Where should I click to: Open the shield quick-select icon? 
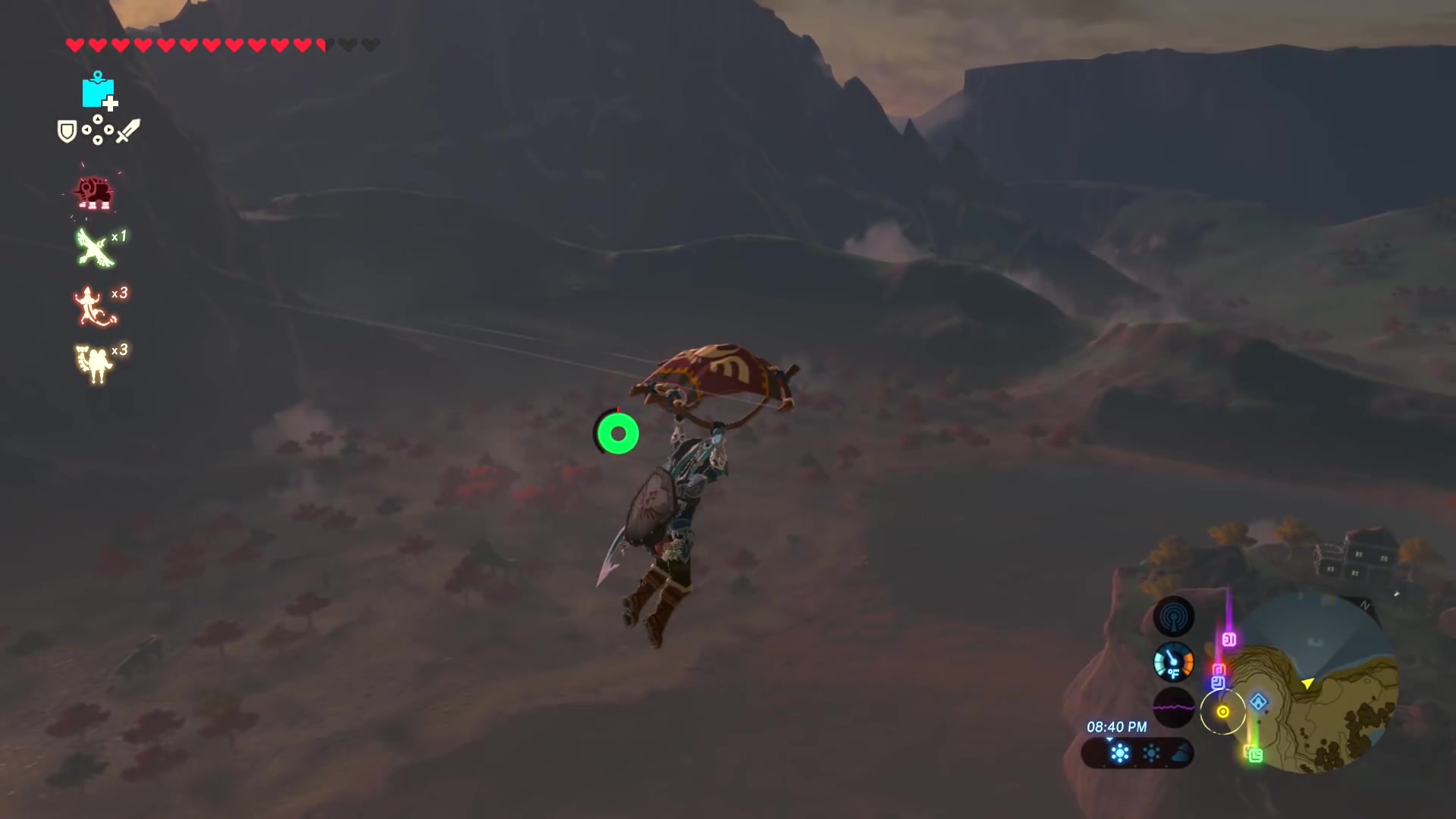pos(67,132)
